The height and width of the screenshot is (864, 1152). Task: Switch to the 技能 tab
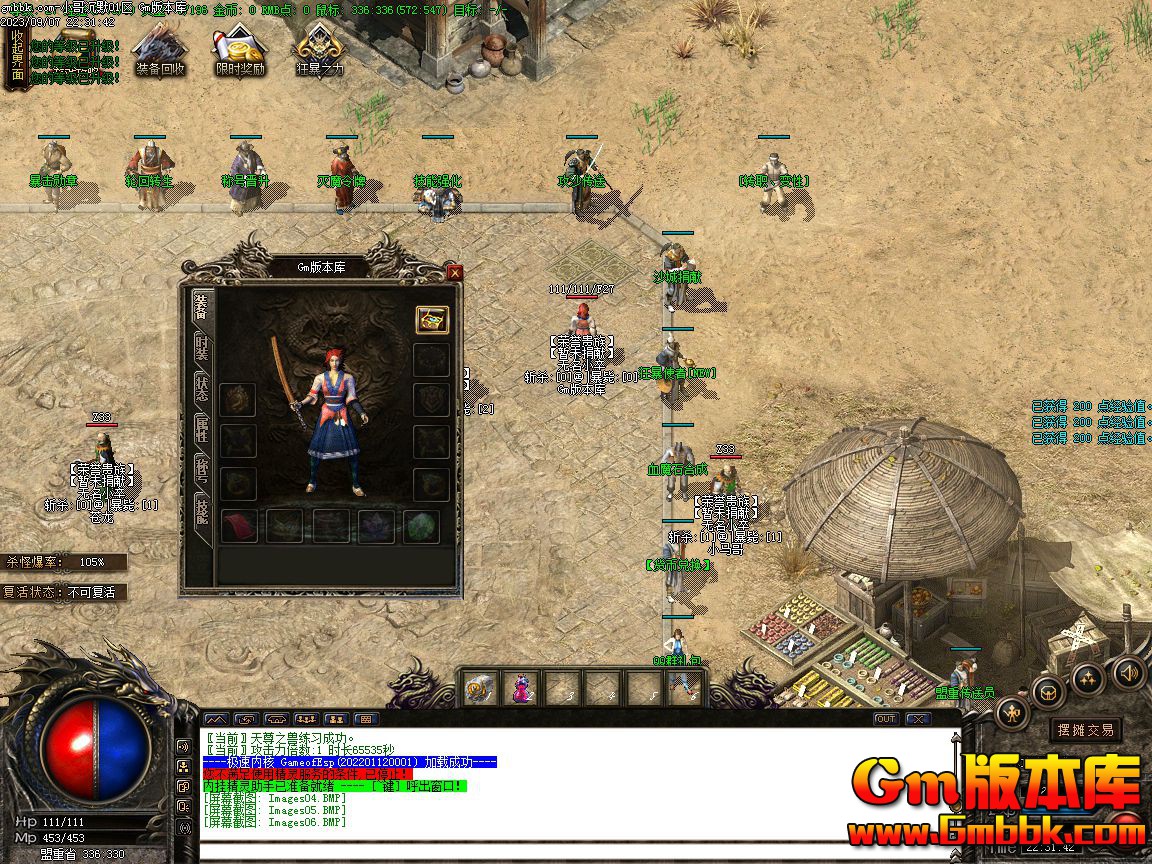point(201,510)
